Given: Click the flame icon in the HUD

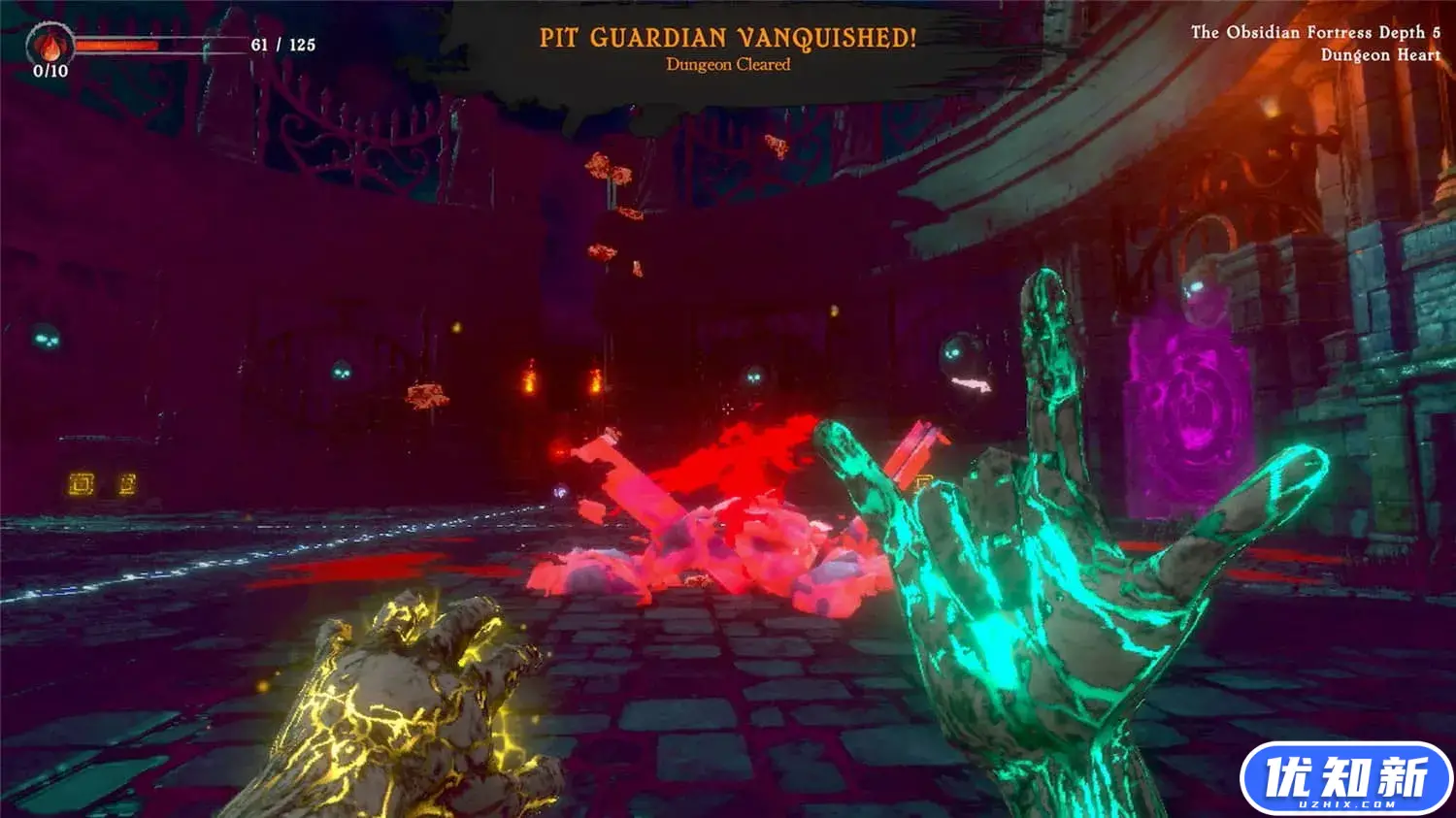Looking at the screenshot, I should click(x=50, y=45).
